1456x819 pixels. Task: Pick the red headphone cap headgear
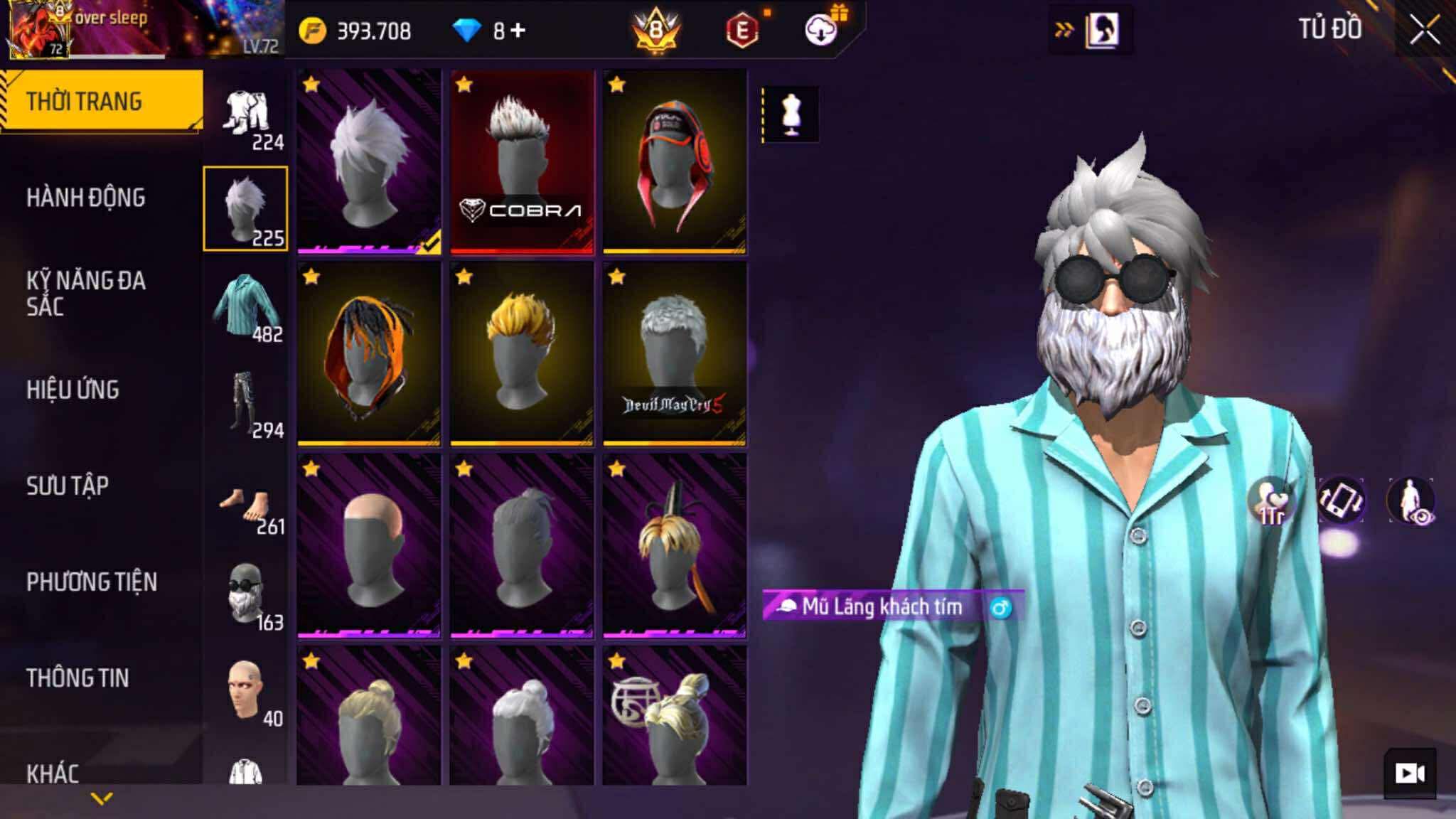674,161
